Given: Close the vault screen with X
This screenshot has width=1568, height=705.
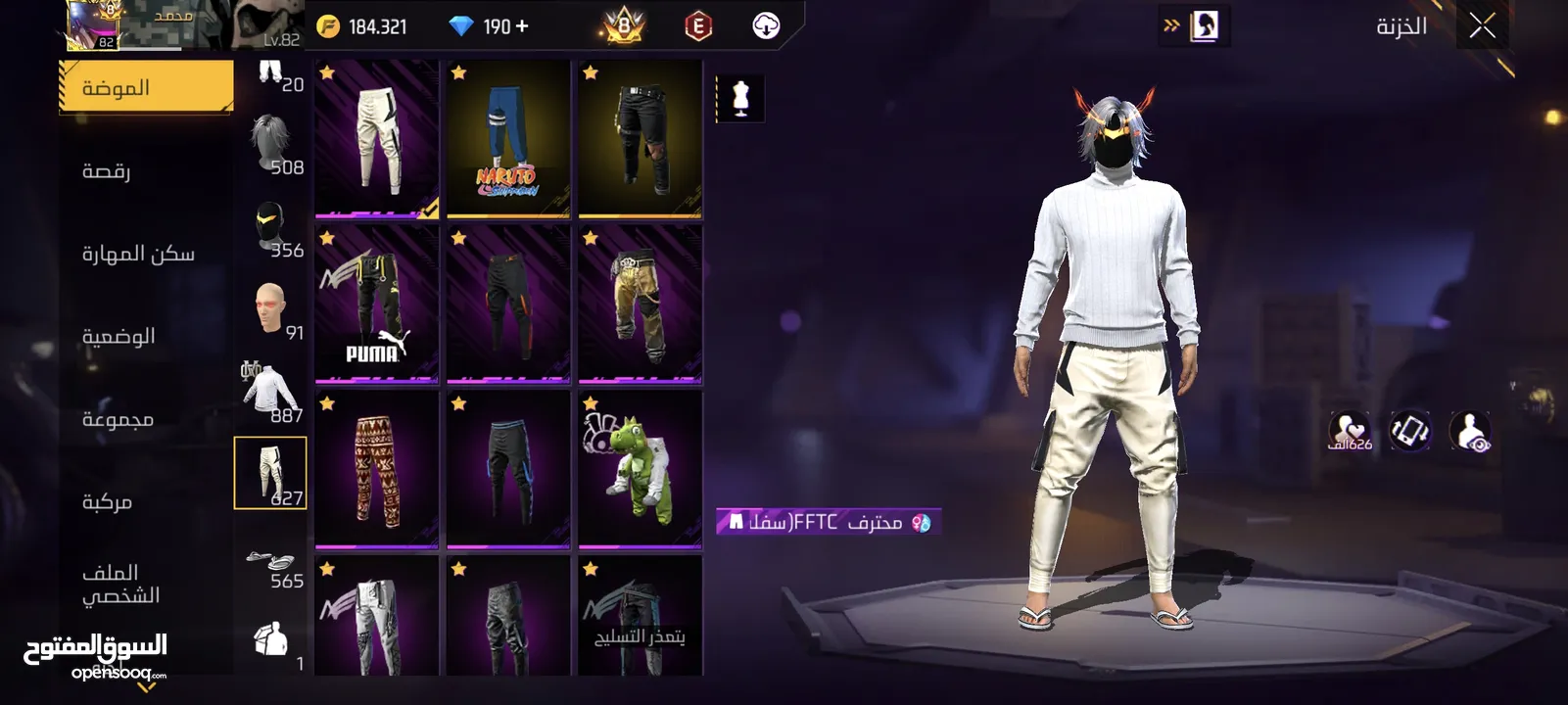Looking at the screenshot, I should coord(1482,26).
